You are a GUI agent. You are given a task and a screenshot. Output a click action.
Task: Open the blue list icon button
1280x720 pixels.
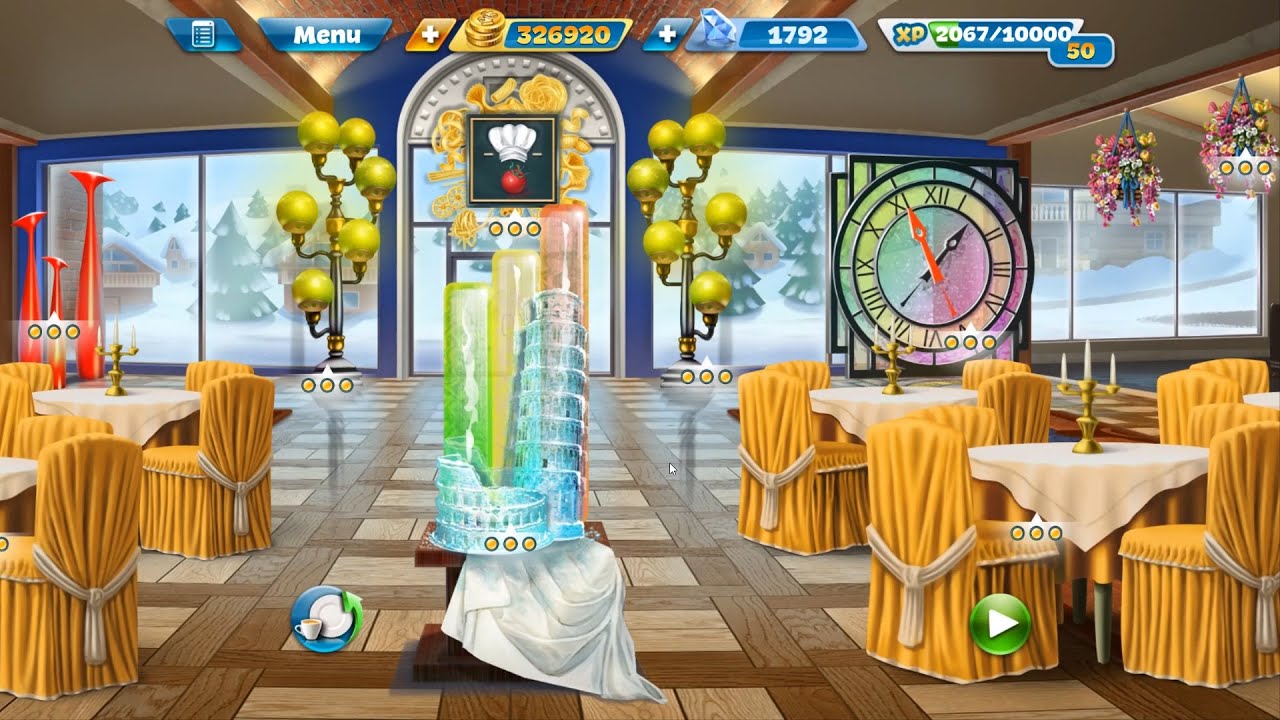coord(203,35)
